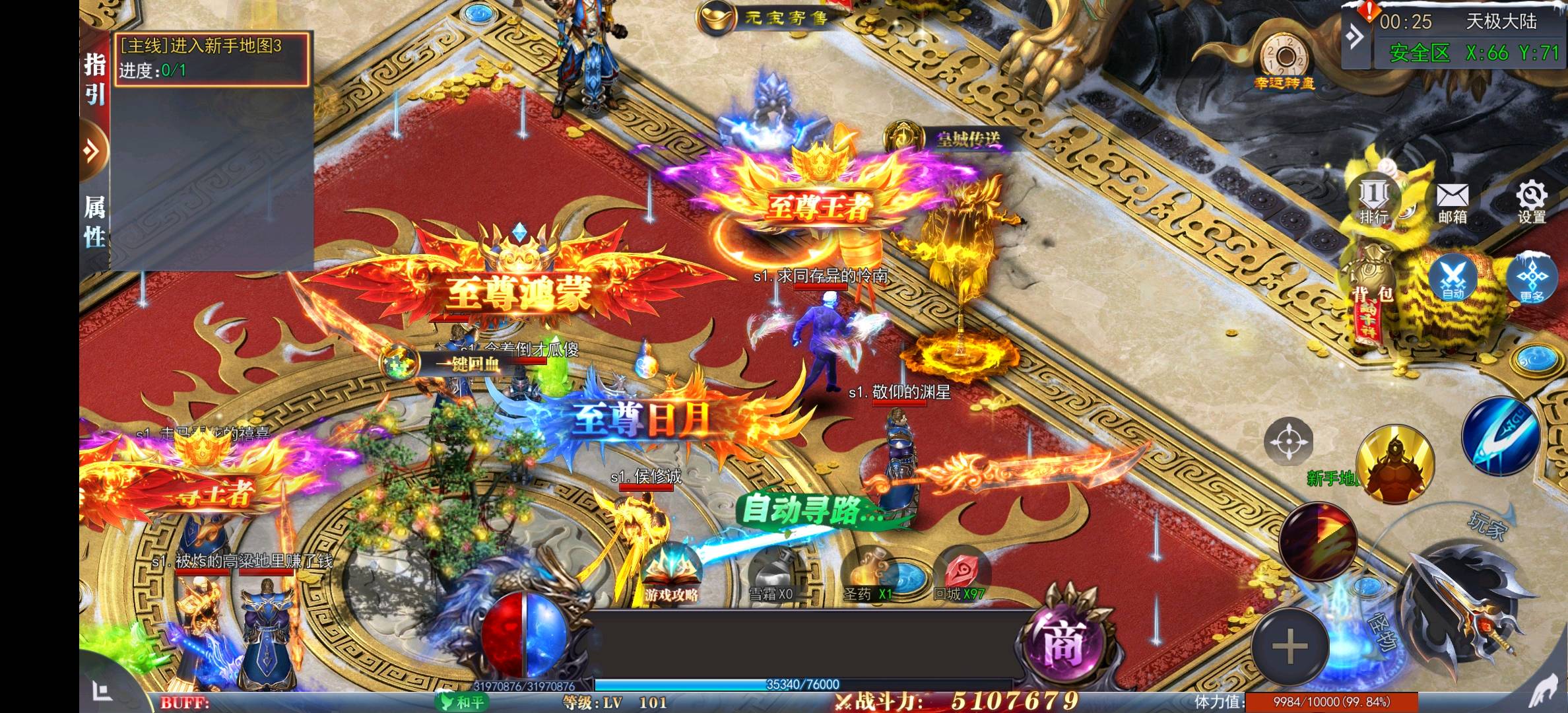Select the 进入新手地图3 main quest tracker
Screen dimensions: 1568x713
tap(212, 58)
